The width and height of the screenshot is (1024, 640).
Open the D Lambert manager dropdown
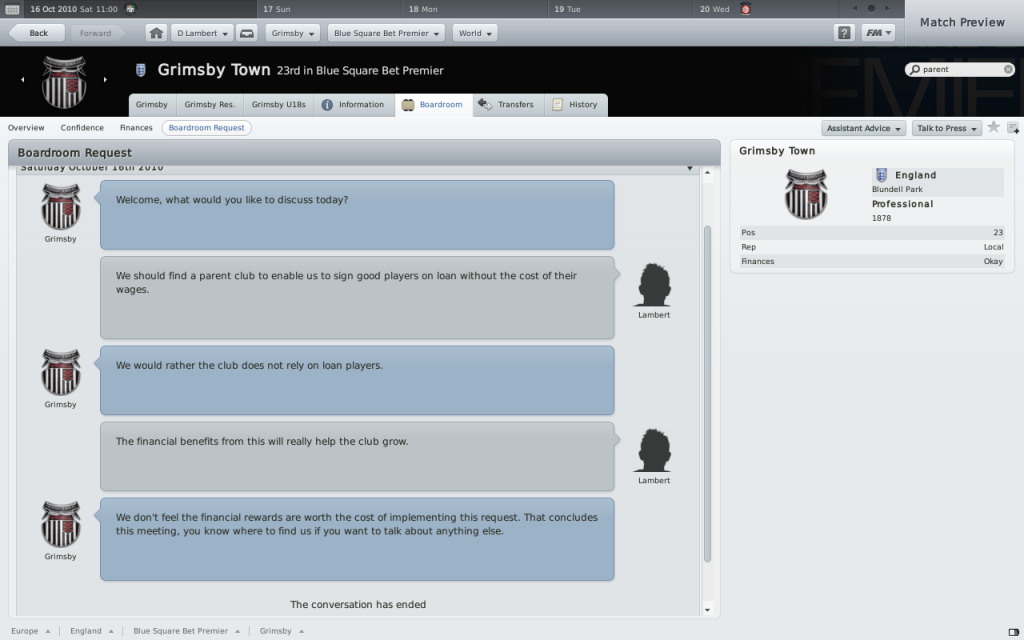(202, 33)
